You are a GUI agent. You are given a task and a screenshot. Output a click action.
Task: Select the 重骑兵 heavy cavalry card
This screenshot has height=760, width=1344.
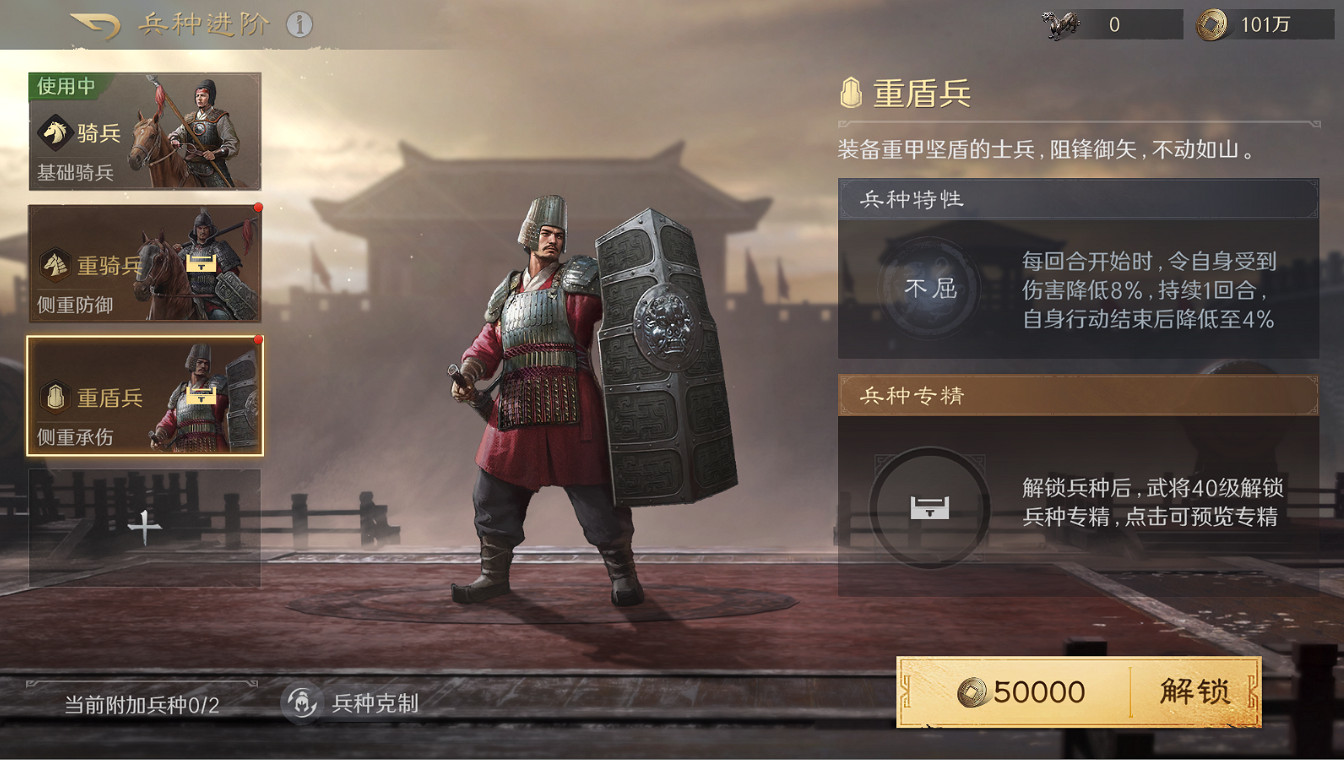click(x=144, y=262)
